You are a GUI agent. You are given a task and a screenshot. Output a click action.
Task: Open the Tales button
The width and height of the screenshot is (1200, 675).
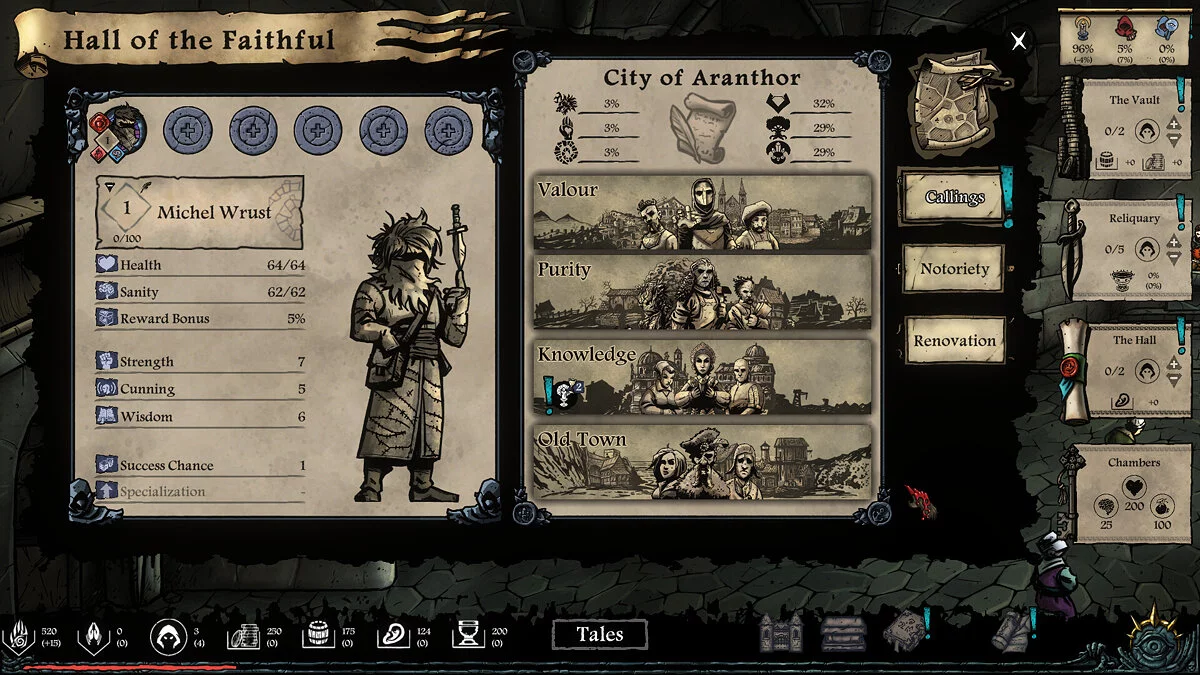coord(599,634)
